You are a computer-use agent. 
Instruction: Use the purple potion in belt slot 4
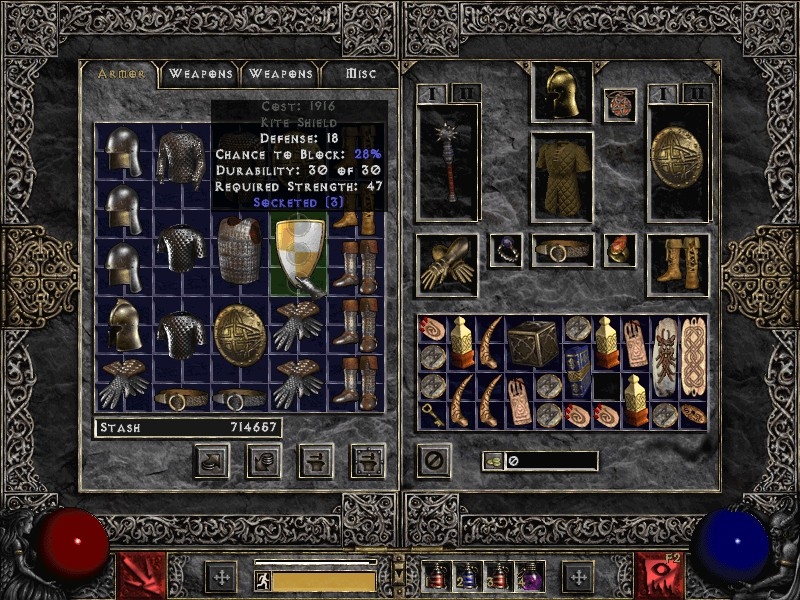tap(528, 577)
